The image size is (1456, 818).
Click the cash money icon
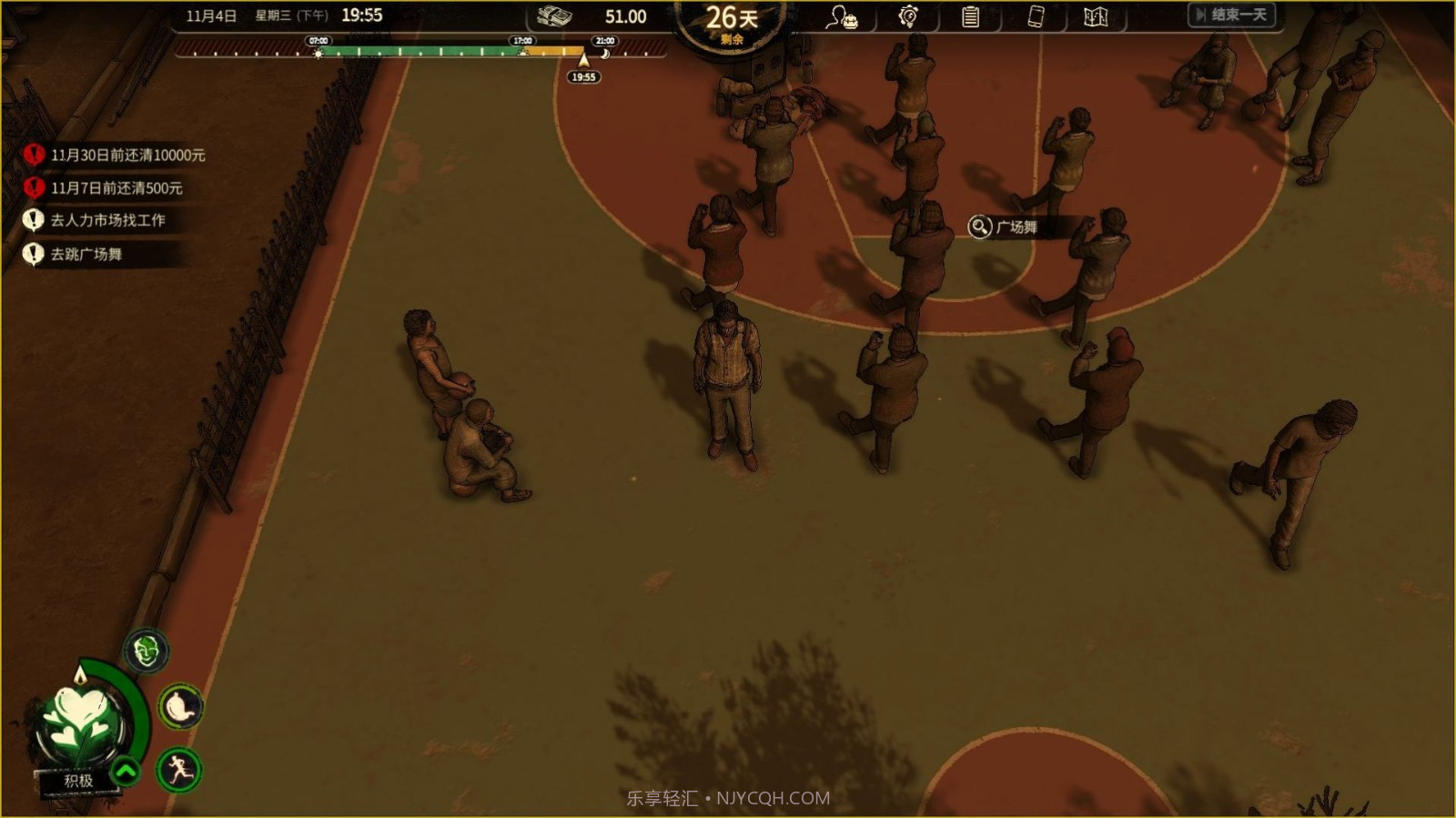[554, 16]
